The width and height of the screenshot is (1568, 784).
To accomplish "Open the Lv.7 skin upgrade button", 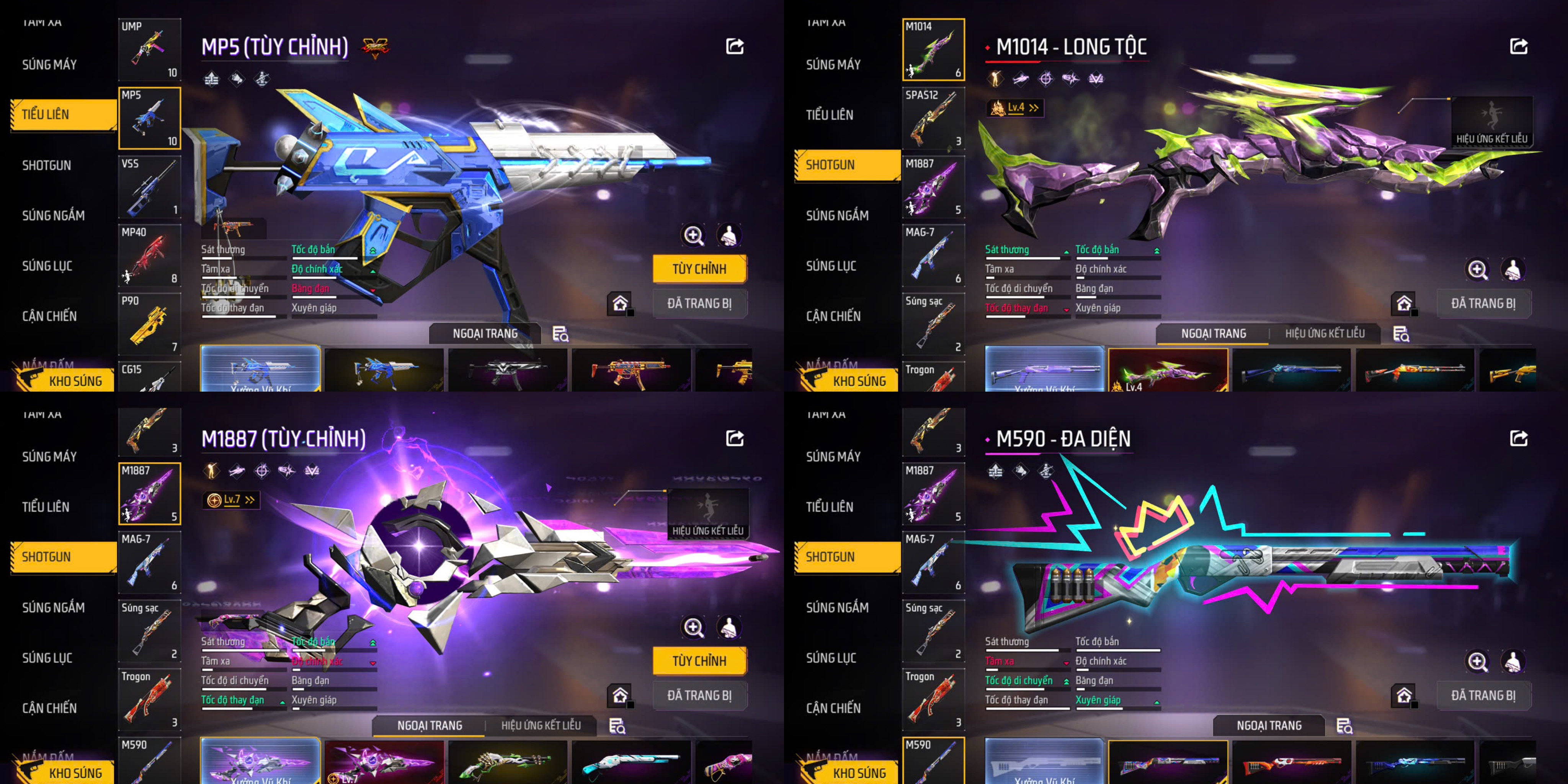I will (231, 500).
